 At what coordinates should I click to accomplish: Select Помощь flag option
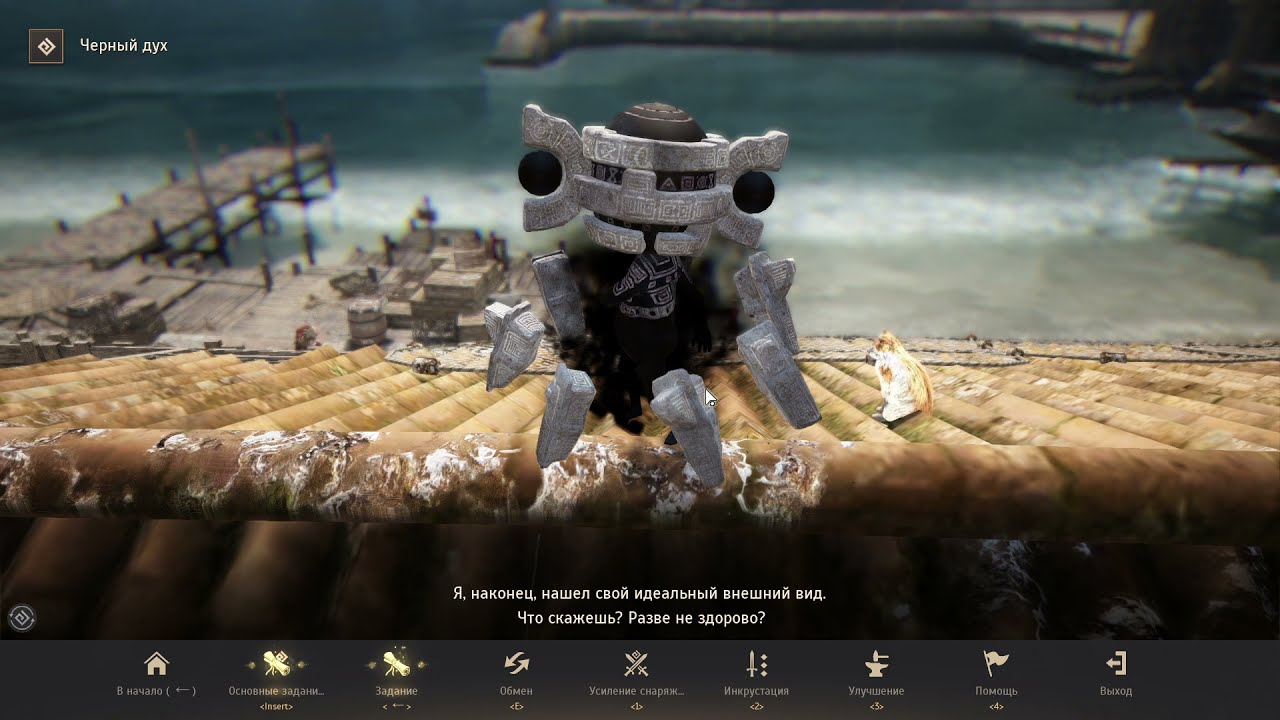pos(996,665)
